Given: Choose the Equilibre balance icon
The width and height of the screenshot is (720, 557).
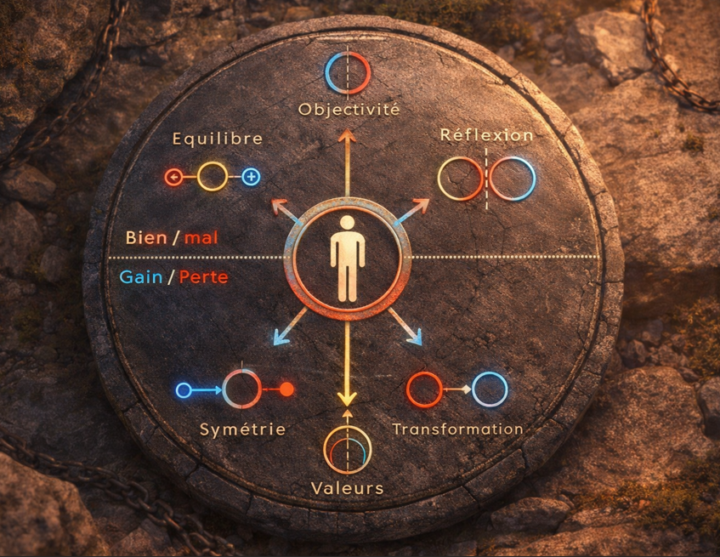Looking at the screenshot, I should [x=212, y=177].
